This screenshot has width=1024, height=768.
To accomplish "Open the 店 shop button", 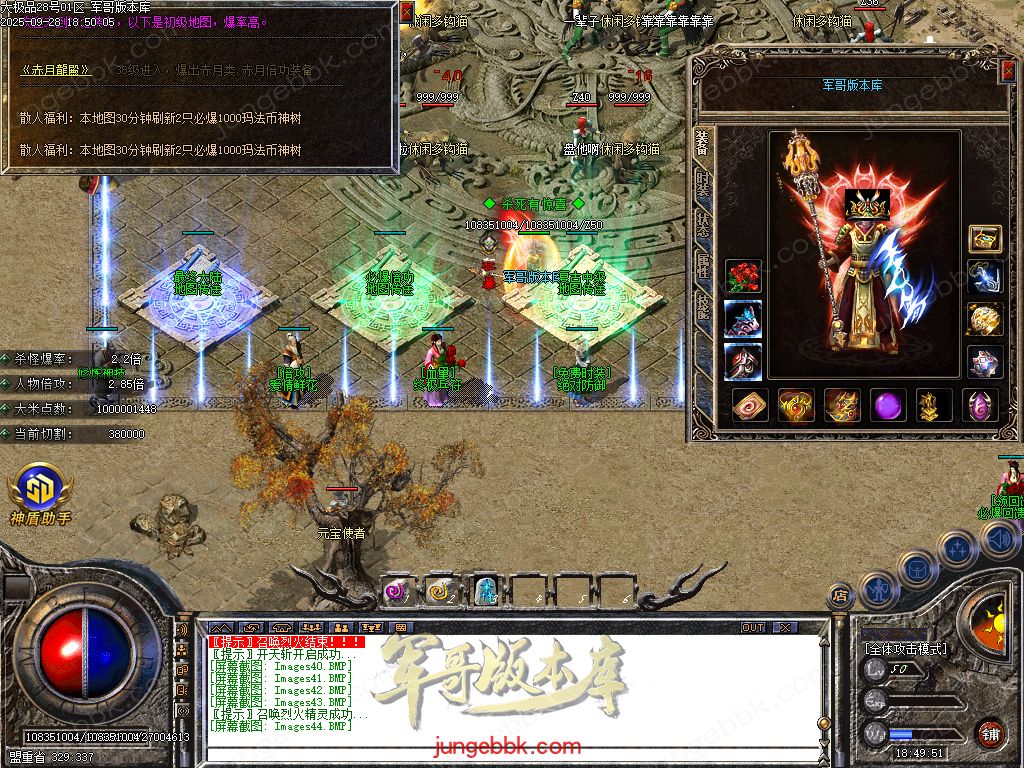I will (x=840, y=597).
